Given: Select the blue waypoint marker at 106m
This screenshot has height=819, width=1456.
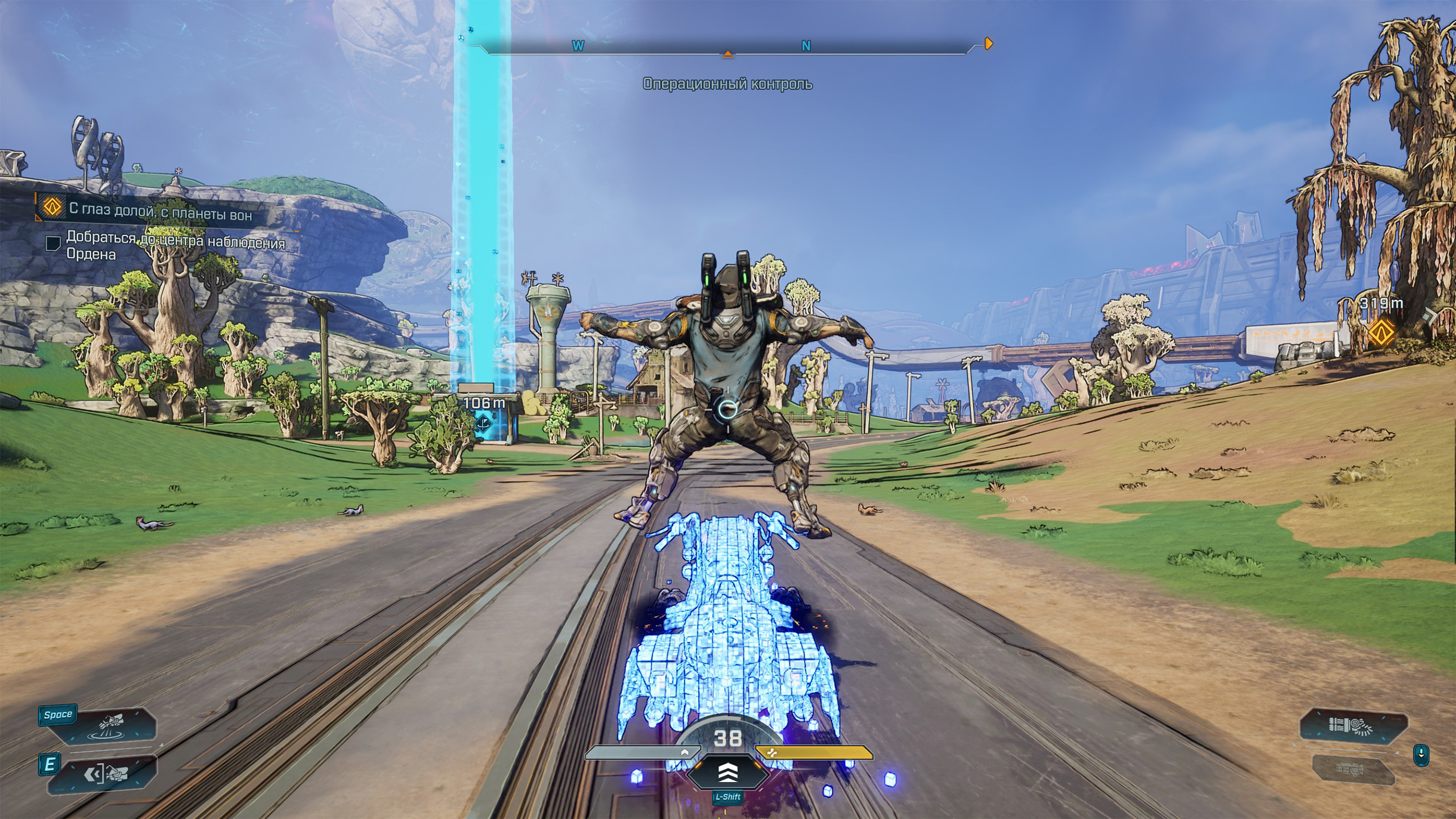Looking at the screenshot, I should click(483, 423).
